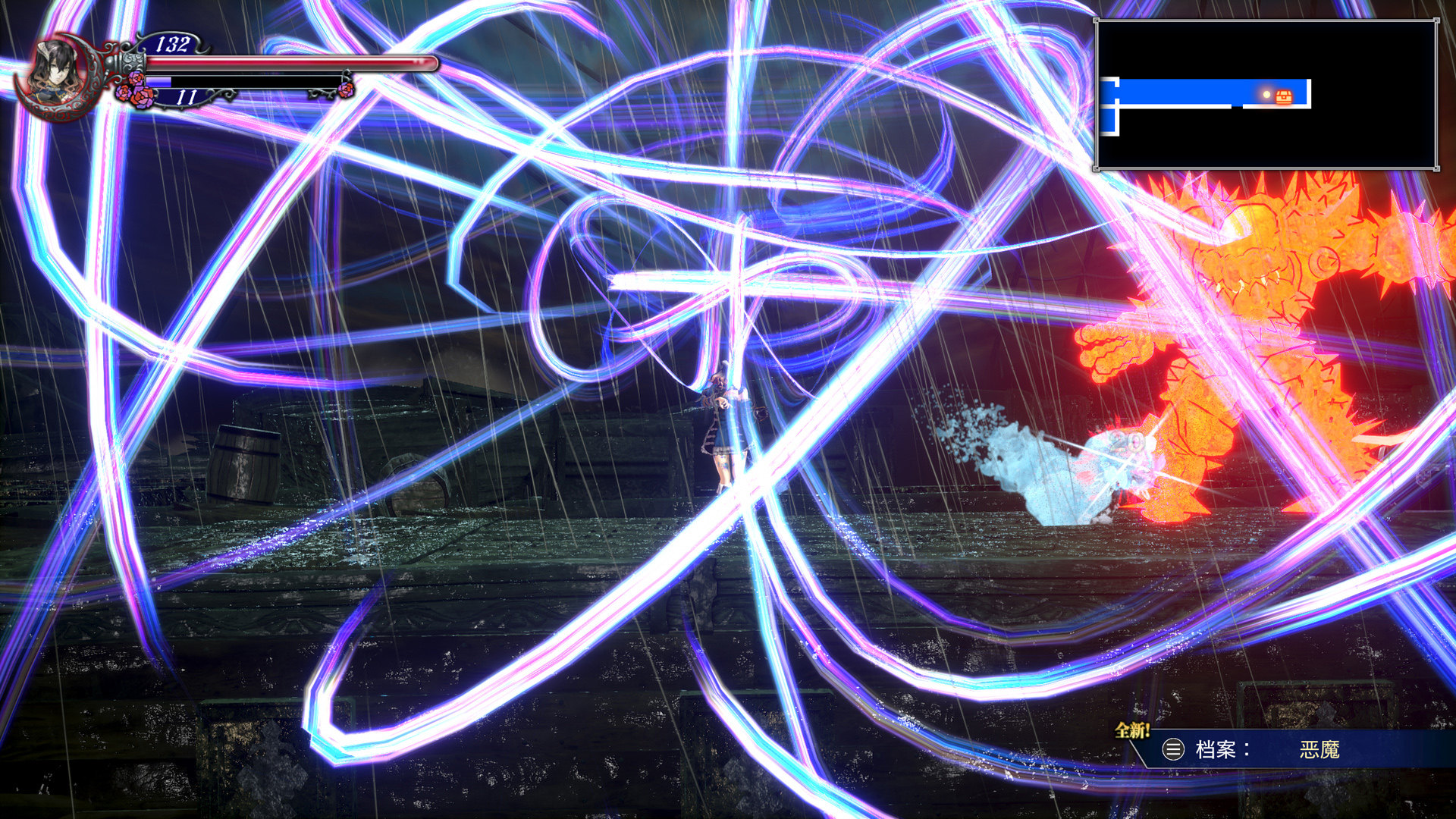The image size is (1456, 819).
Task: Open the minimap in the top-right corner
Action: pyautogui.click(x=1265, y=94)
